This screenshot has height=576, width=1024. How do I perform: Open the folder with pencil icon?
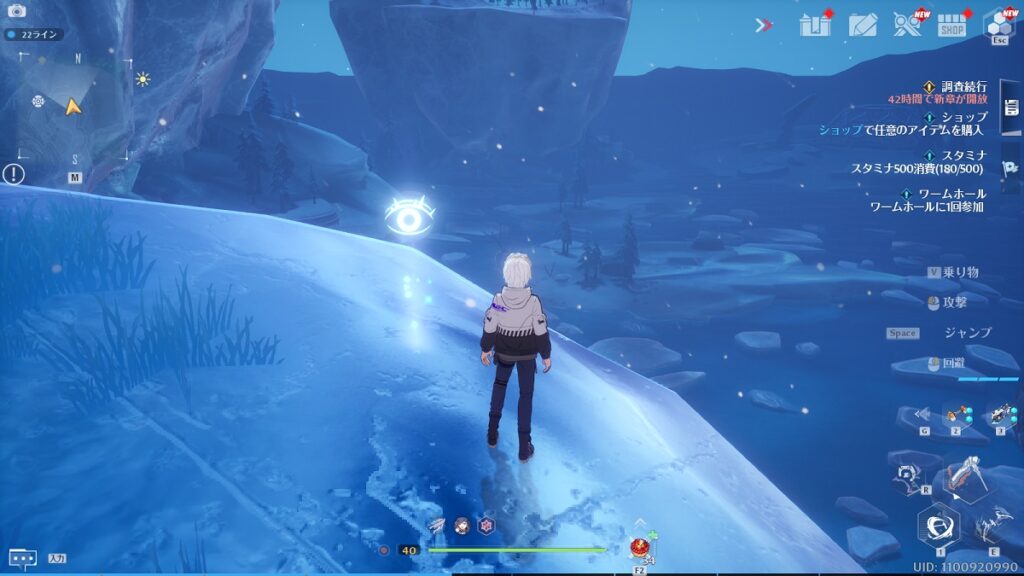pos(862,25)
